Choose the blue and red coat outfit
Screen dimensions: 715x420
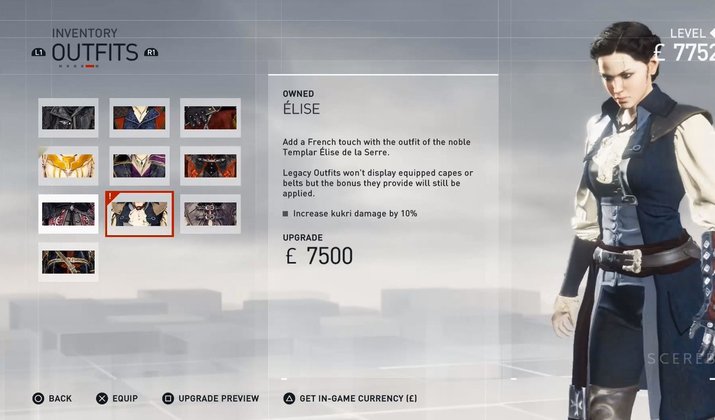[x=139, y=118]
